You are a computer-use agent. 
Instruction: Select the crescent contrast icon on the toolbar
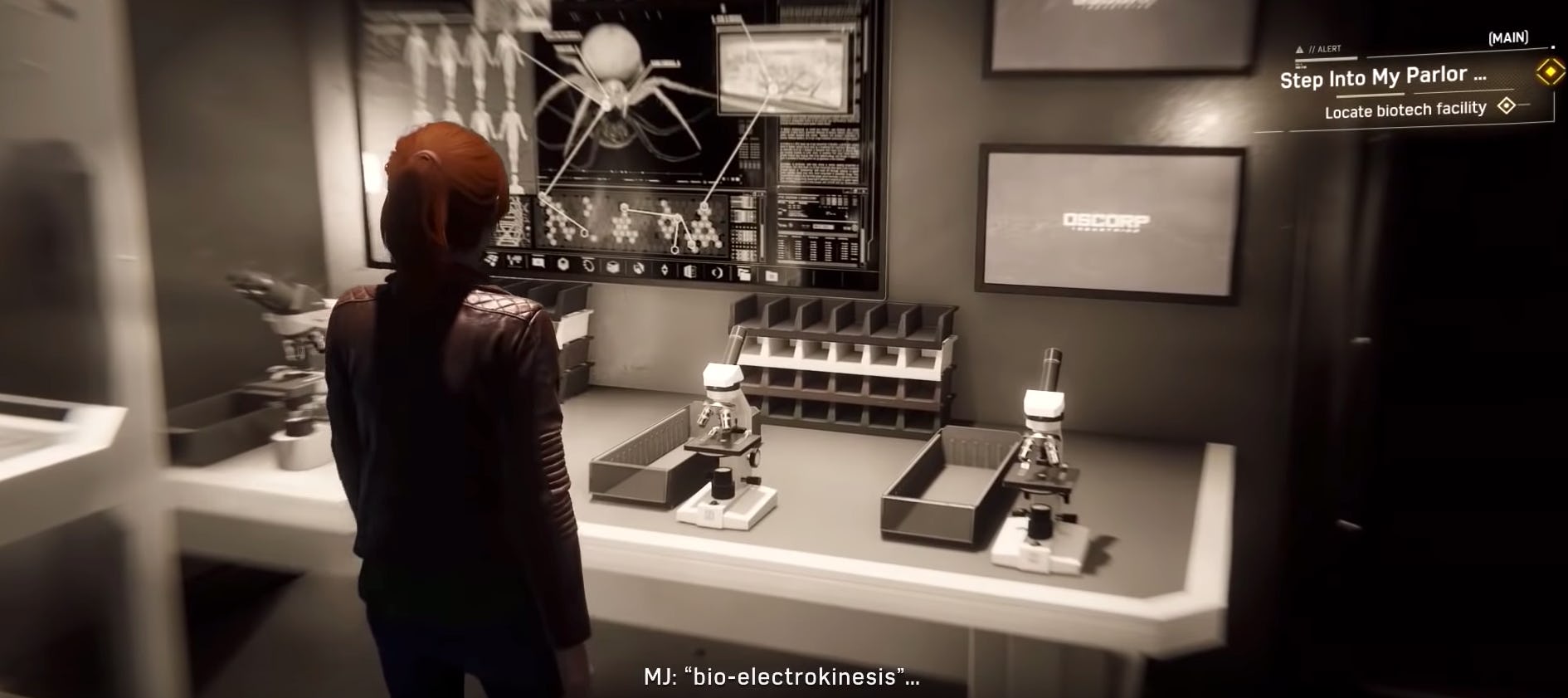(x=717, y=273)
